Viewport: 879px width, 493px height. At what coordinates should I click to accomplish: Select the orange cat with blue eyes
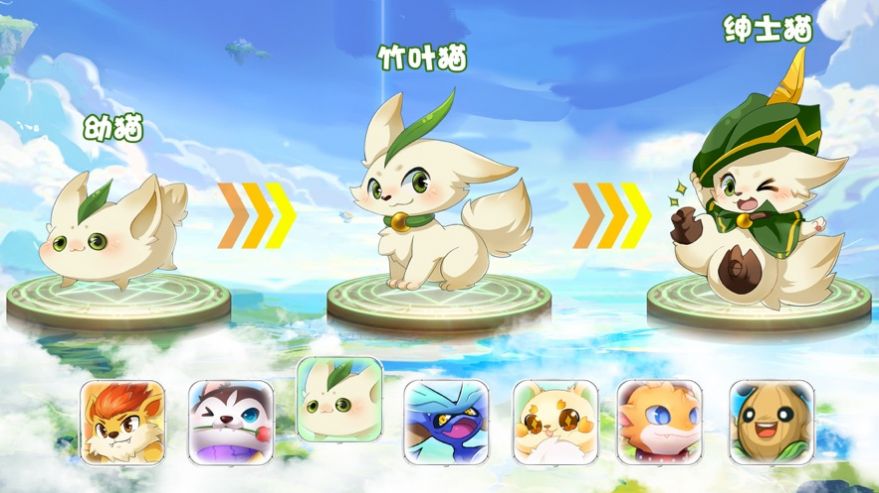pos(660,422)
